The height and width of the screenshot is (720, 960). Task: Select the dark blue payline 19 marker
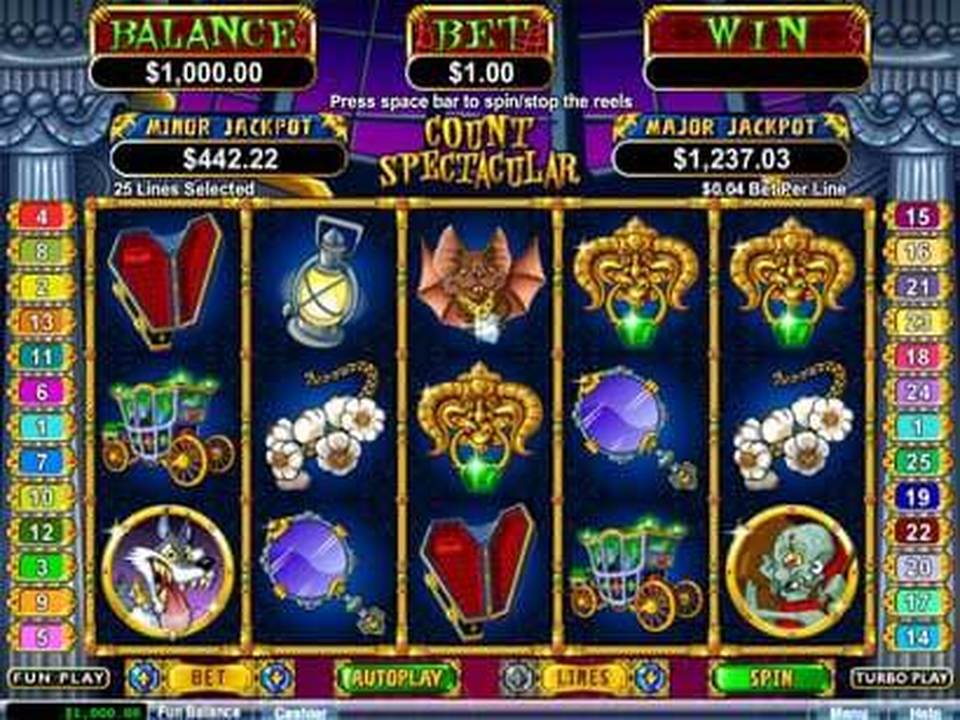[917, 496]
